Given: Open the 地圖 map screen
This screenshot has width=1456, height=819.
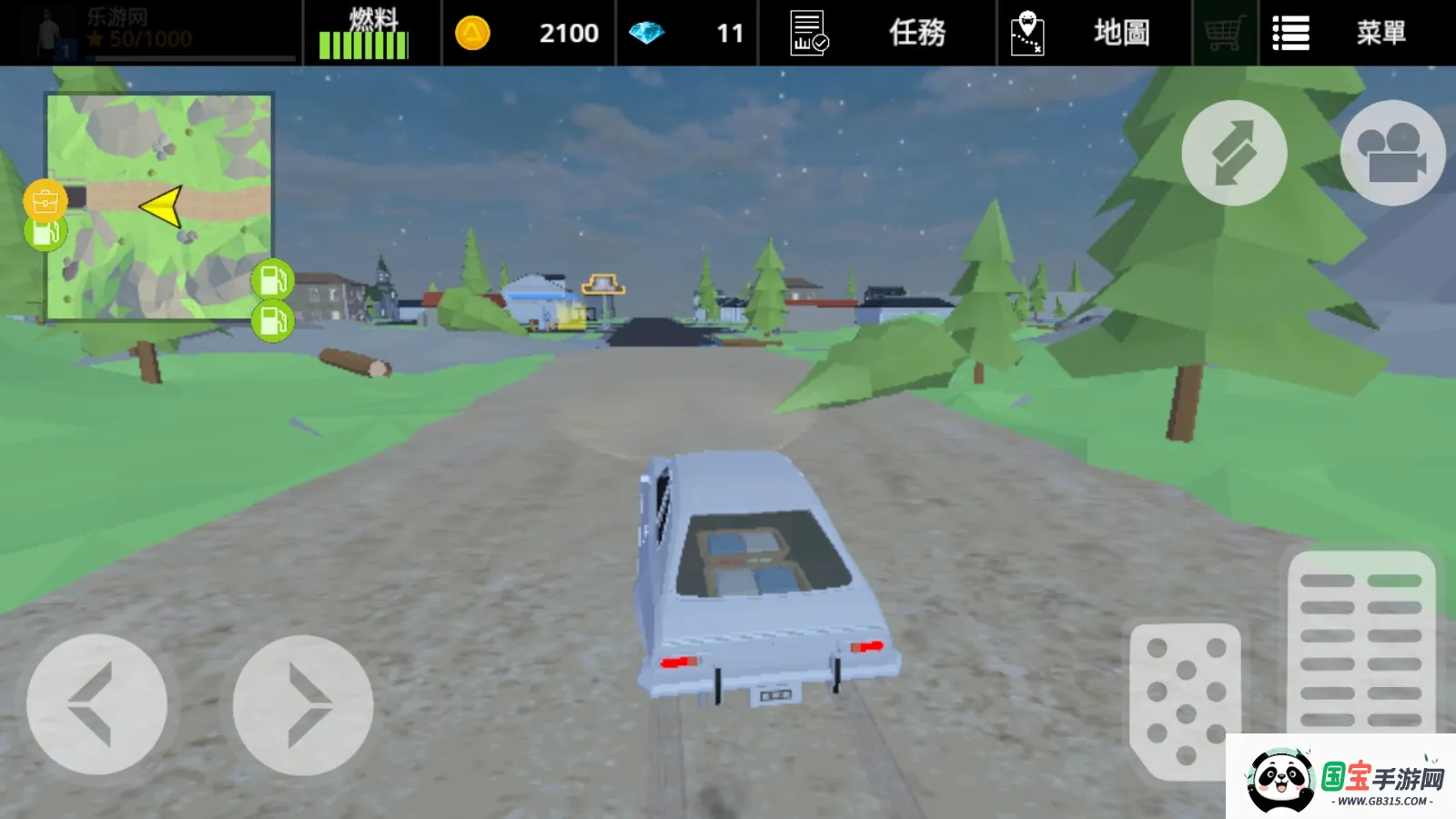Looking at the screenshot, I should tap(1120, 32).
